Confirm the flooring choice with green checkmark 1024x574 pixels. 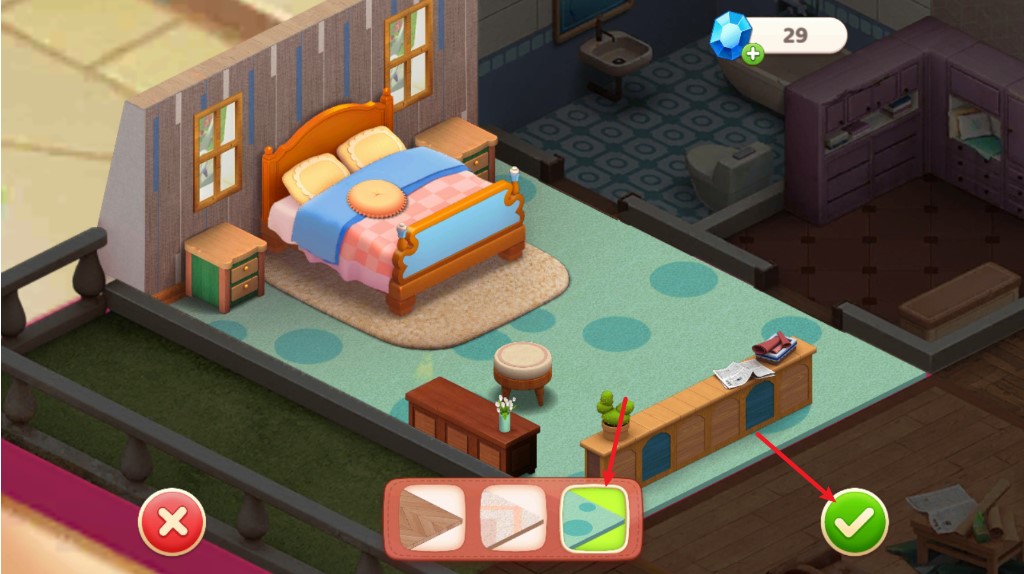(x=854, y=521)
